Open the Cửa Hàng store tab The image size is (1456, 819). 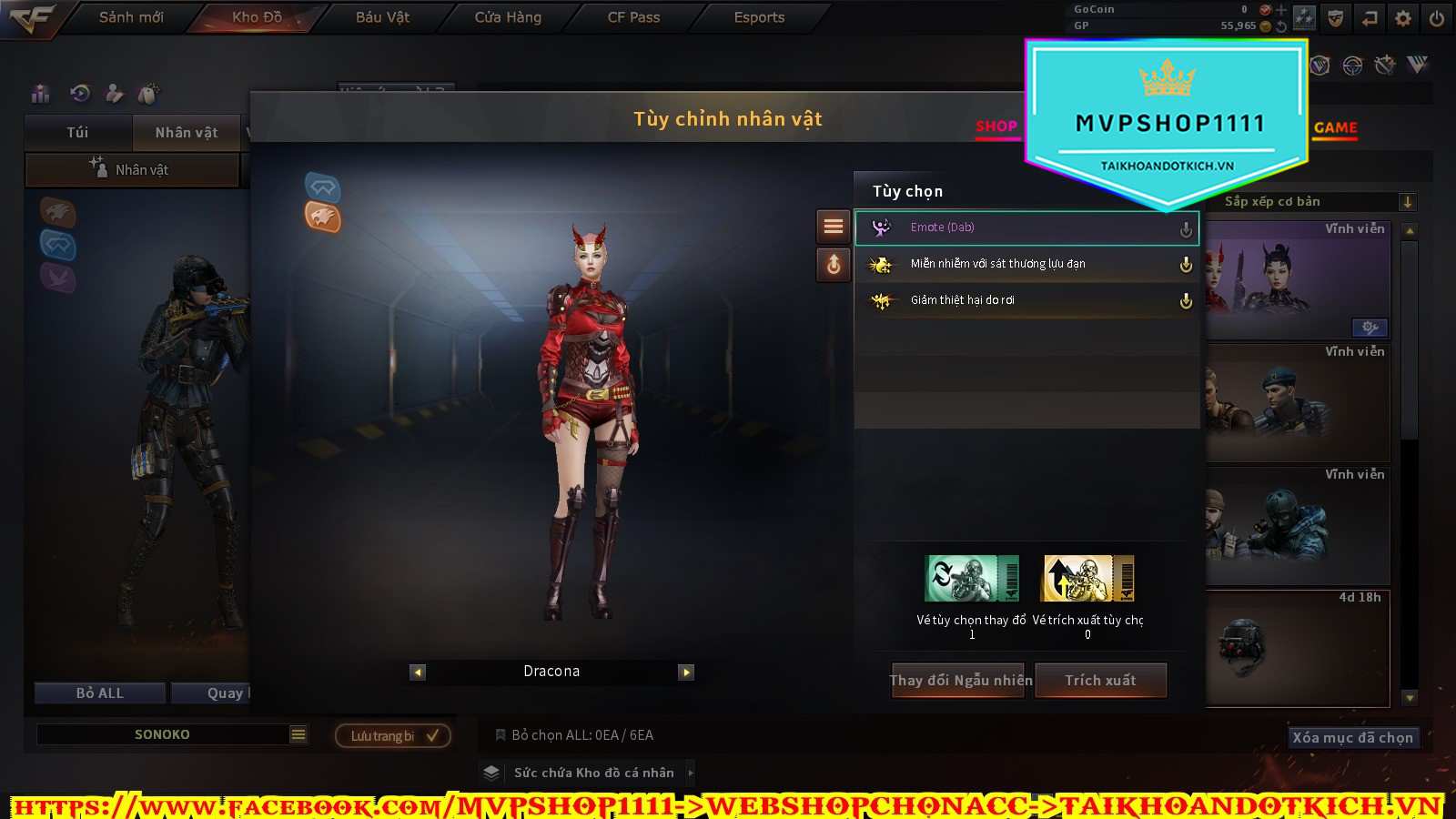508,17
